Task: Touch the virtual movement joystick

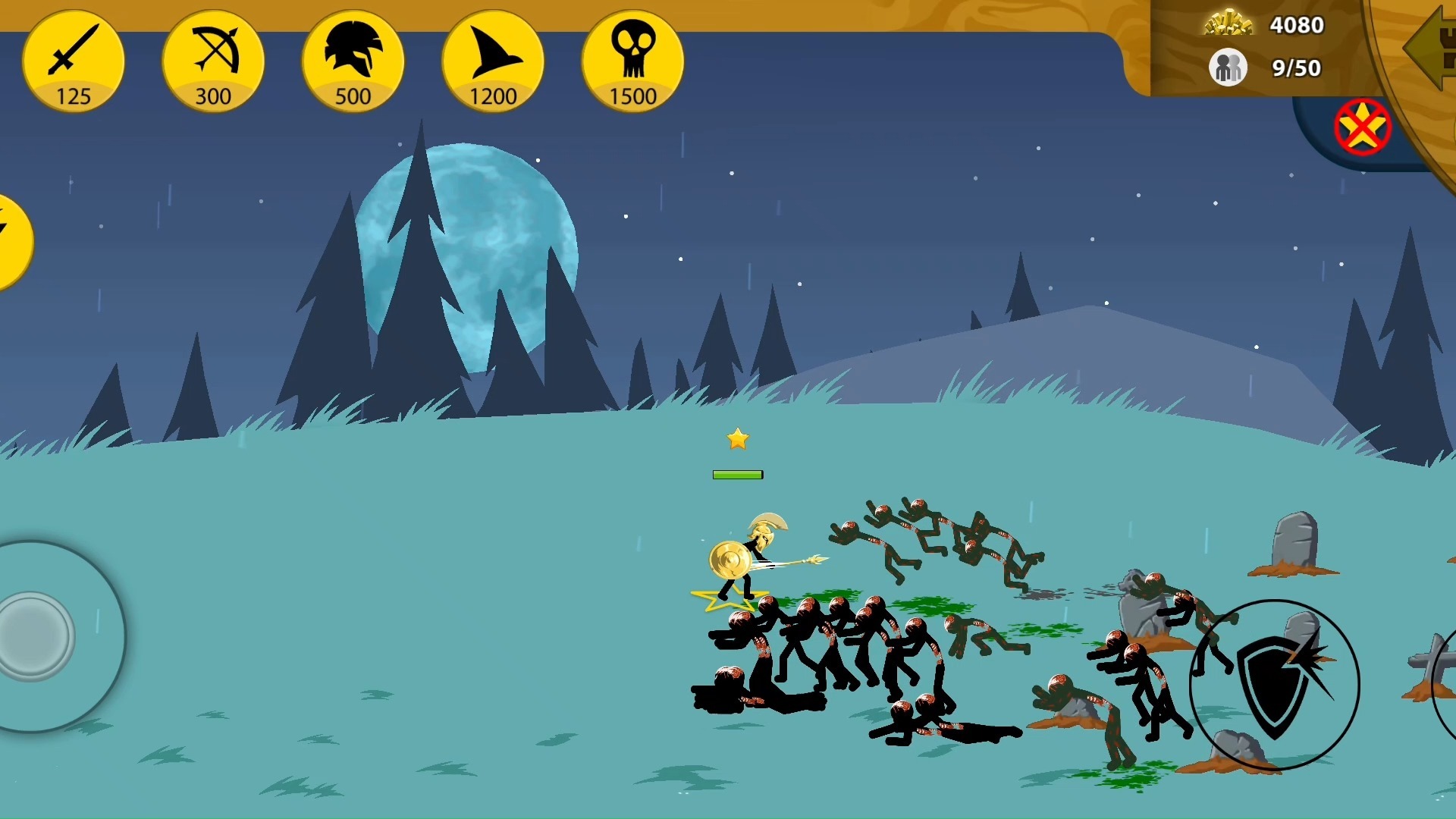Action: pos(34,635)
